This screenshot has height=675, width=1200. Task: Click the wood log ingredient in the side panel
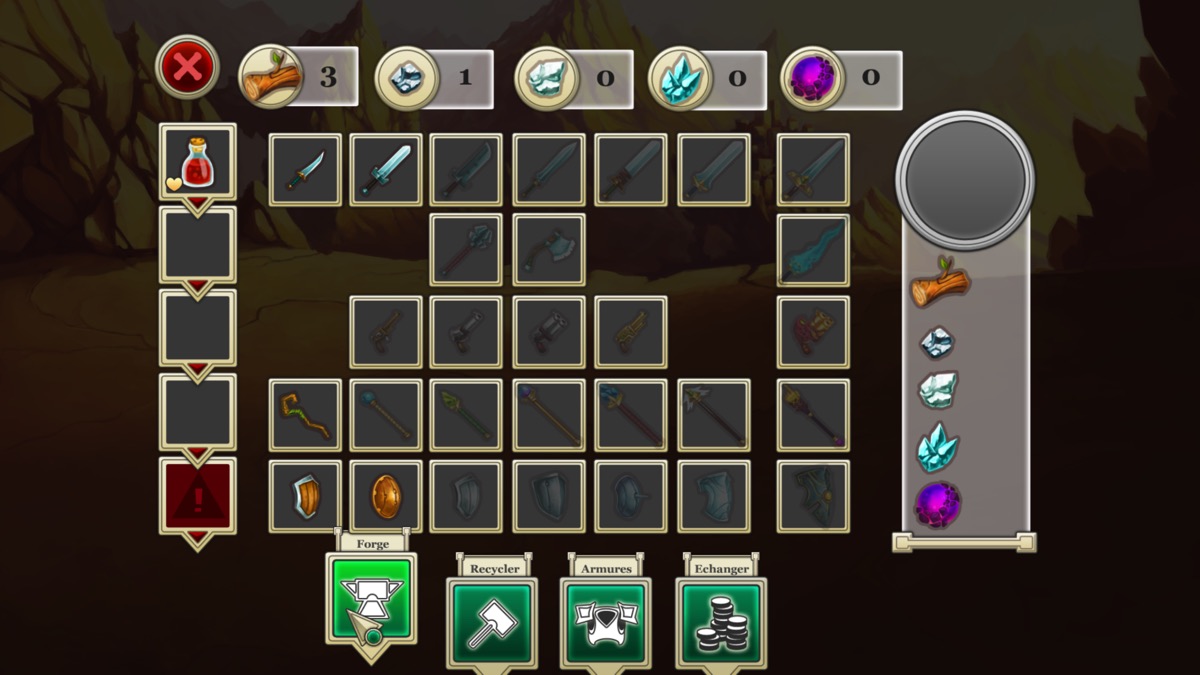click(940, 284)
